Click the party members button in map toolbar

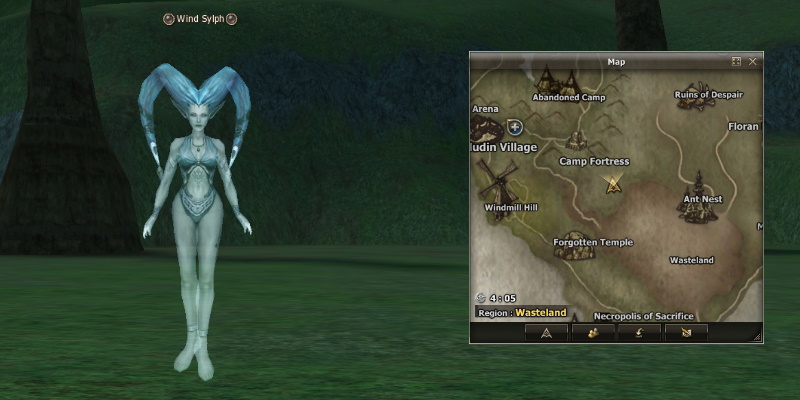pyautogui.click(x=593, y=332)
